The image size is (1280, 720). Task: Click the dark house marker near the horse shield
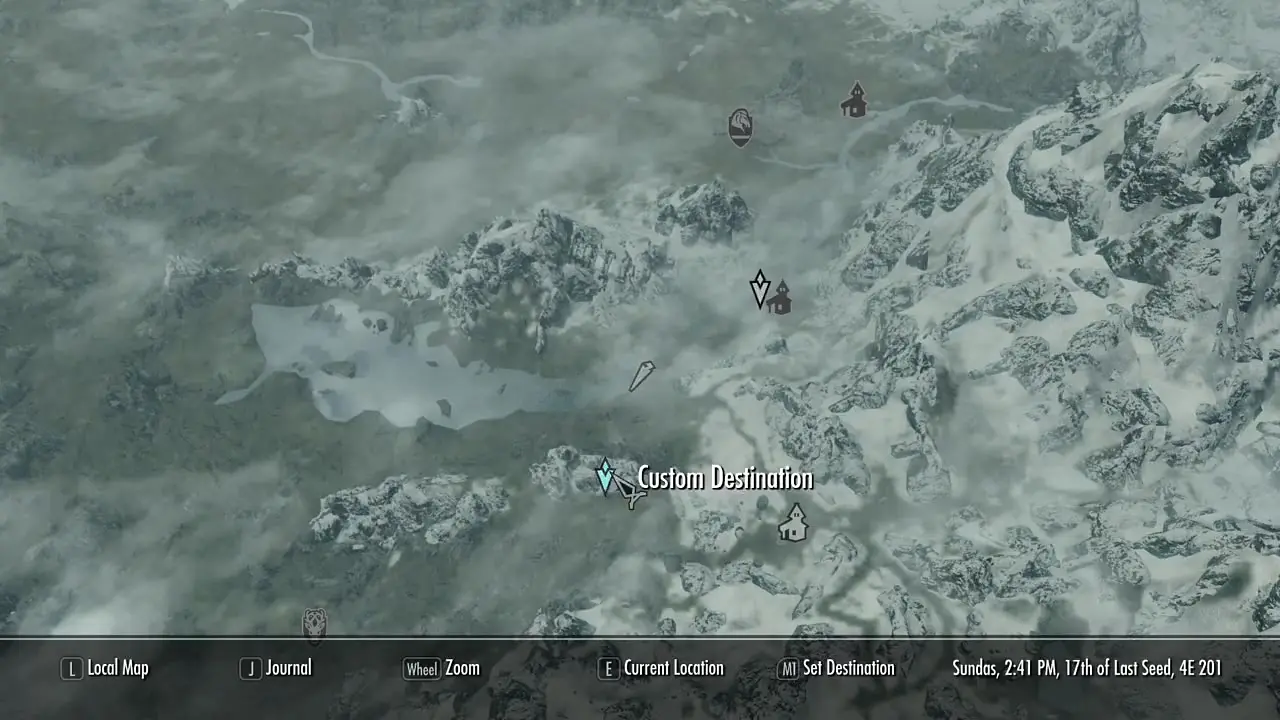coord(854,100)
